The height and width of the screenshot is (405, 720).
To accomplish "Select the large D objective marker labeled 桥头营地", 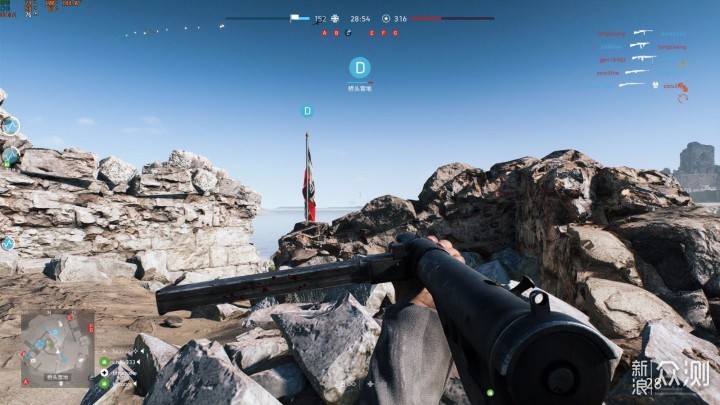I will (359, 68).
